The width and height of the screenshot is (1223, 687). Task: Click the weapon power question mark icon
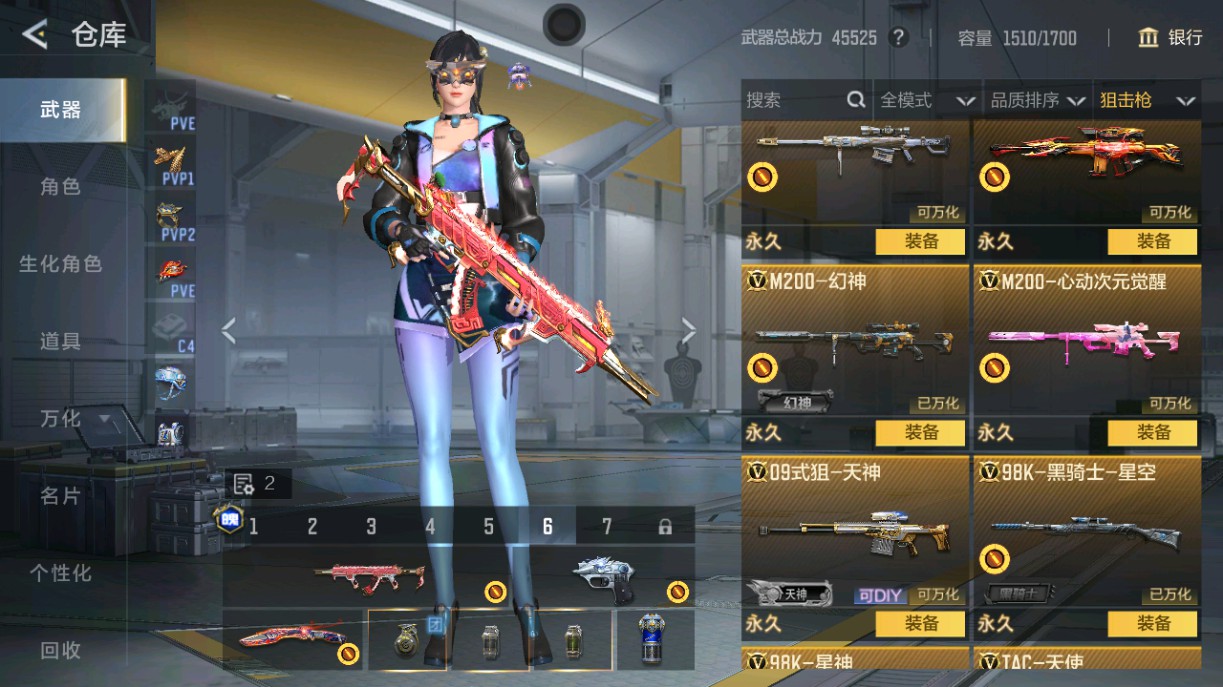click(899, 38)
